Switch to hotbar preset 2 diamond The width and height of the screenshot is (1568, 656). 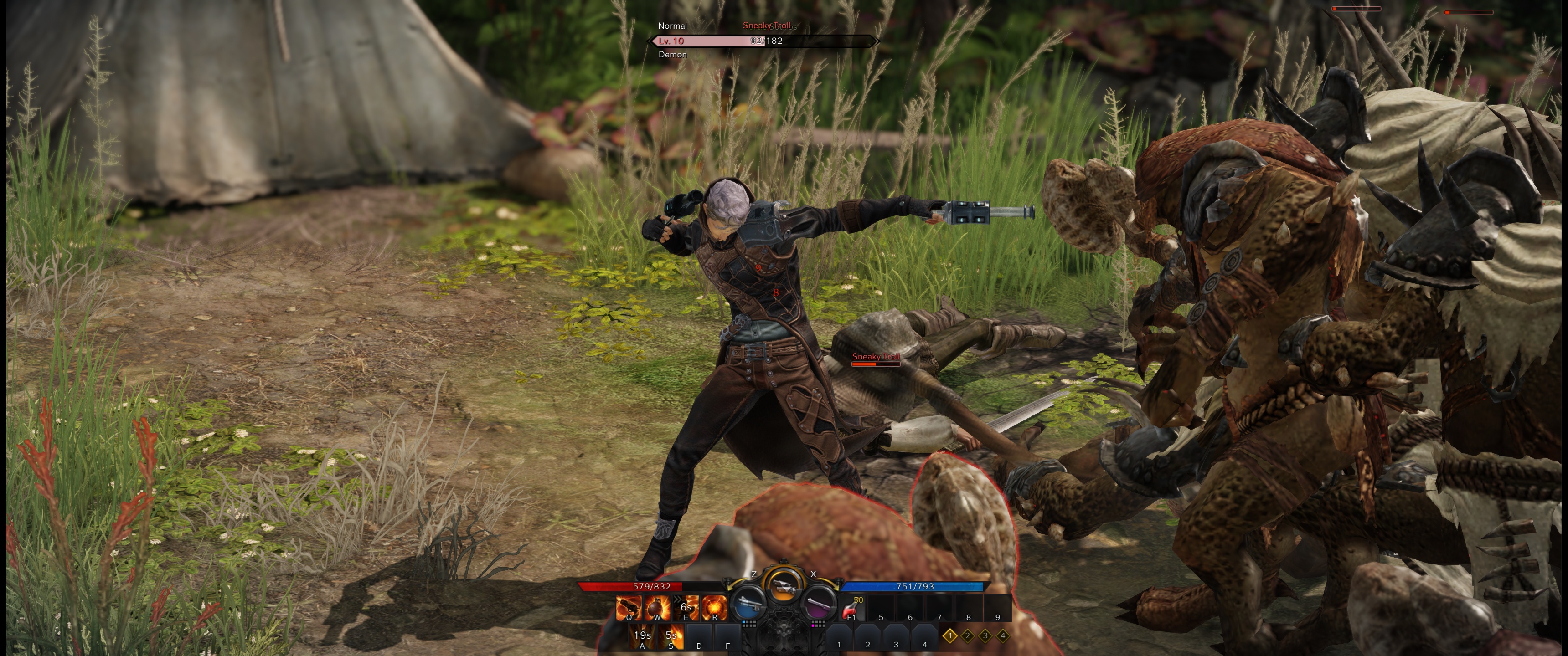968,636
